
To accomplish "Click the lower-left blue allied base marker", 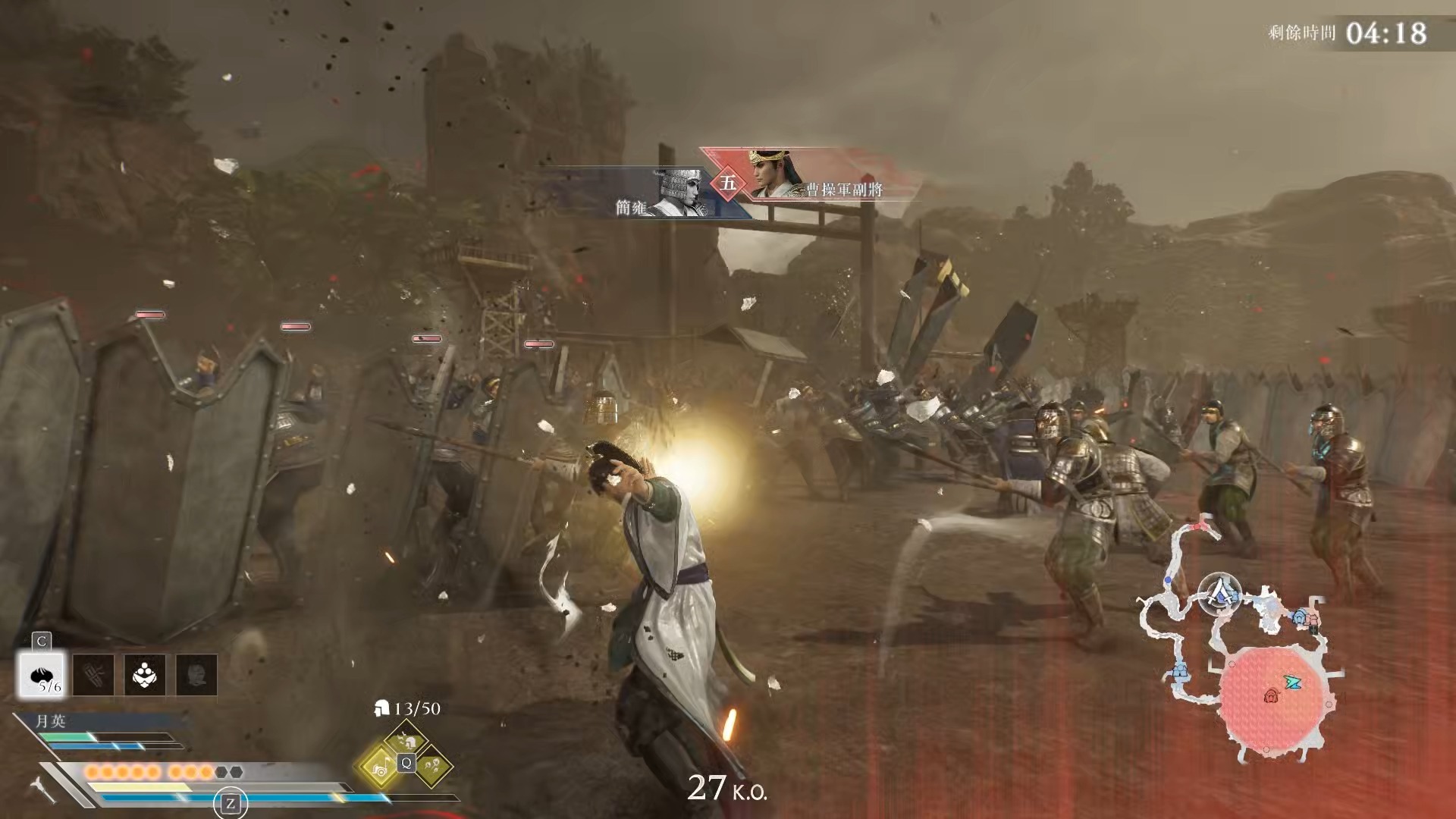I will (x=1180, y=671).
